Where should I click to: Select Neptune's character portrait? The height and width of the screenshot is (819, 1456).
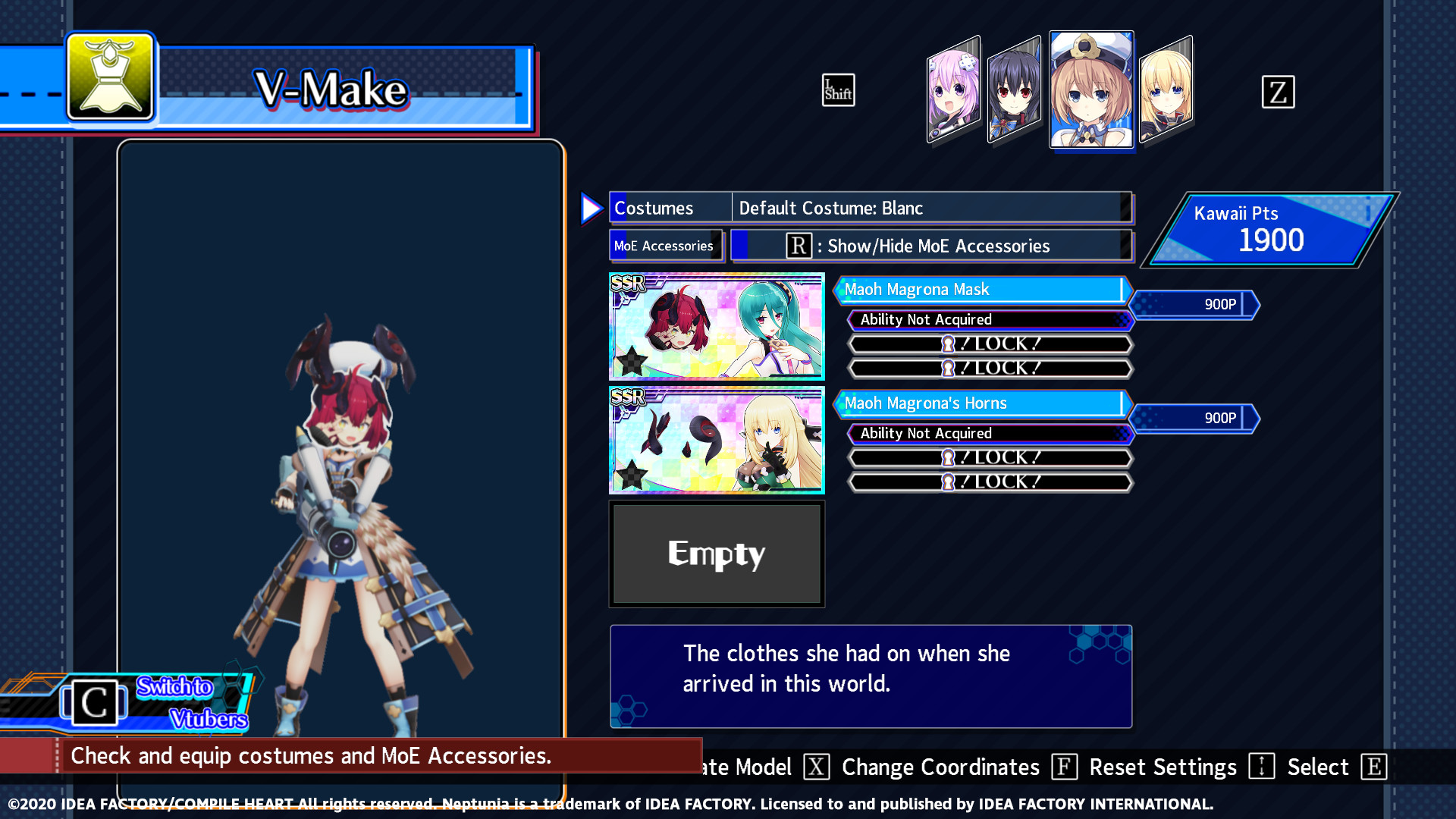coord(953,89)
